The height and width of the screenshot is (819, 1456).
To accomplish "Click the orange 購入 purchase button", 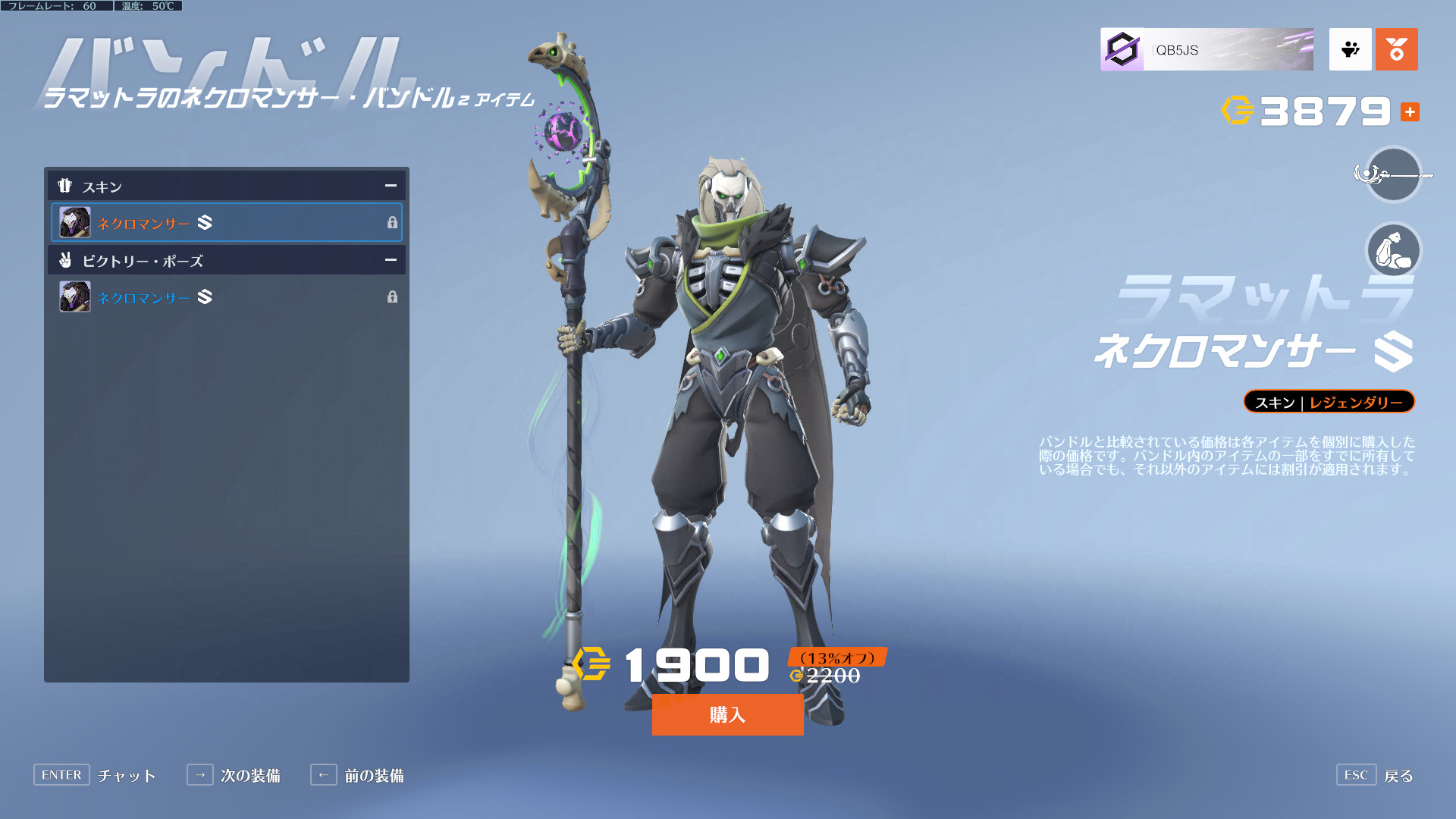I will pyautogui.click(x=727, y=714).
